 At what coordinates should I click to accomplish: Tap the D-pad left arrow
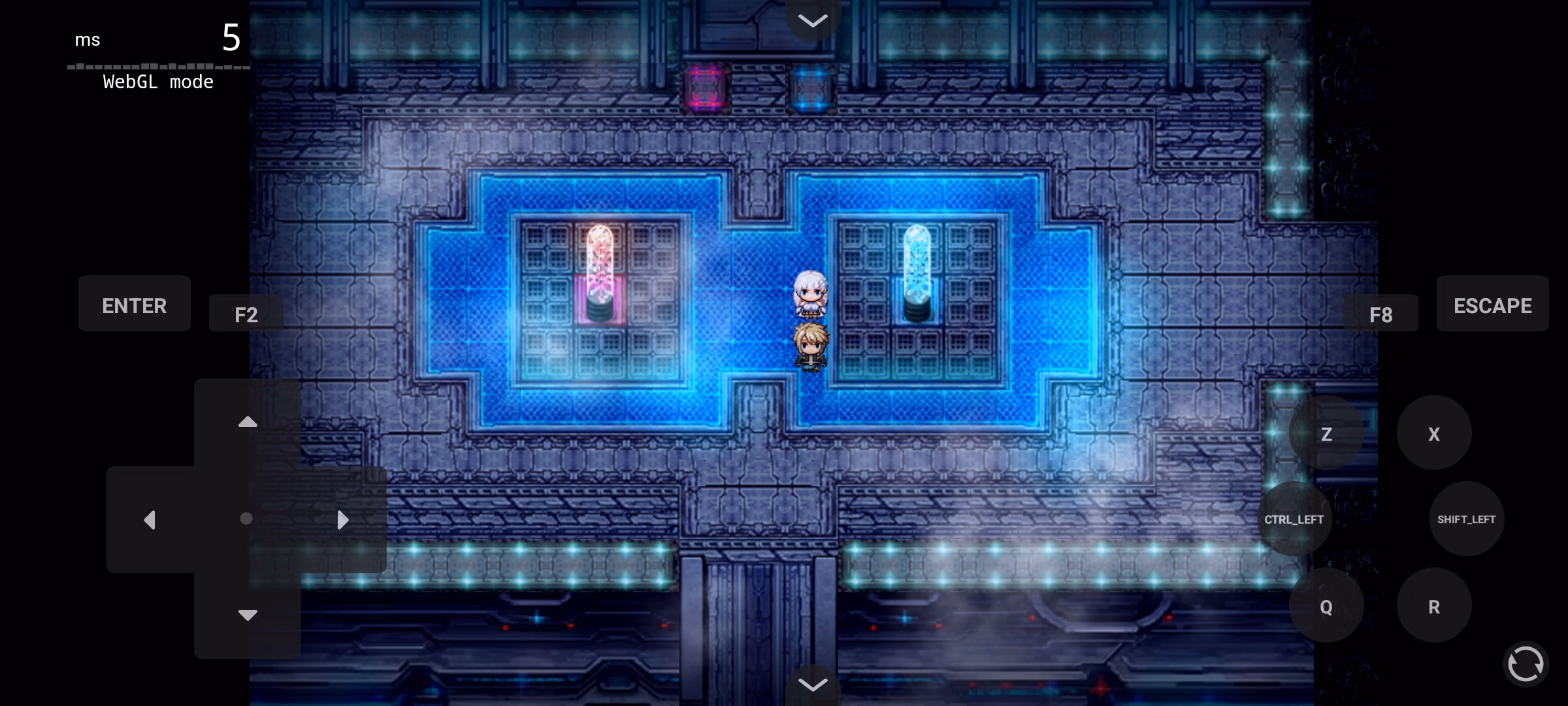click(150, 520)
